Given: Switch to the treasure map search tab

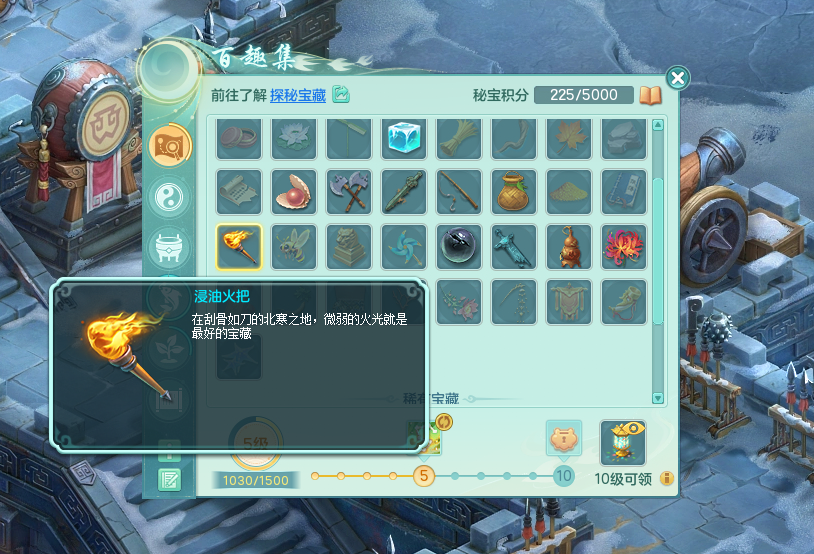Looking at the screenshot, I should point(170,146).
